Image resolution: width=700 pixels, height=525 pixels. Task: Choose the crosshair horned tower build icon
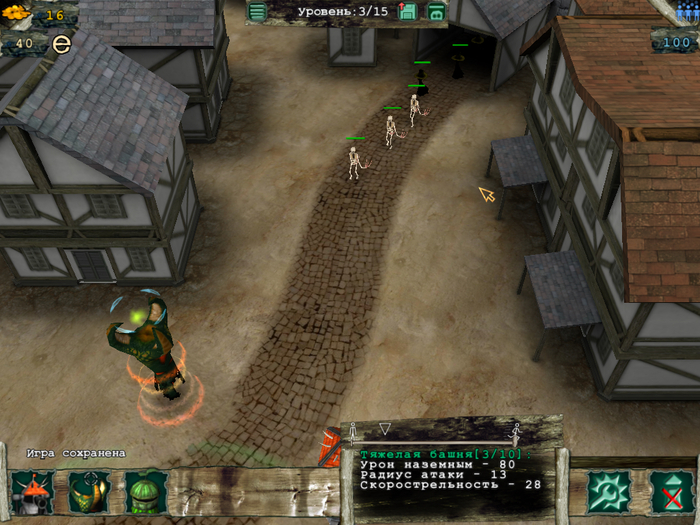pos(89,492)
